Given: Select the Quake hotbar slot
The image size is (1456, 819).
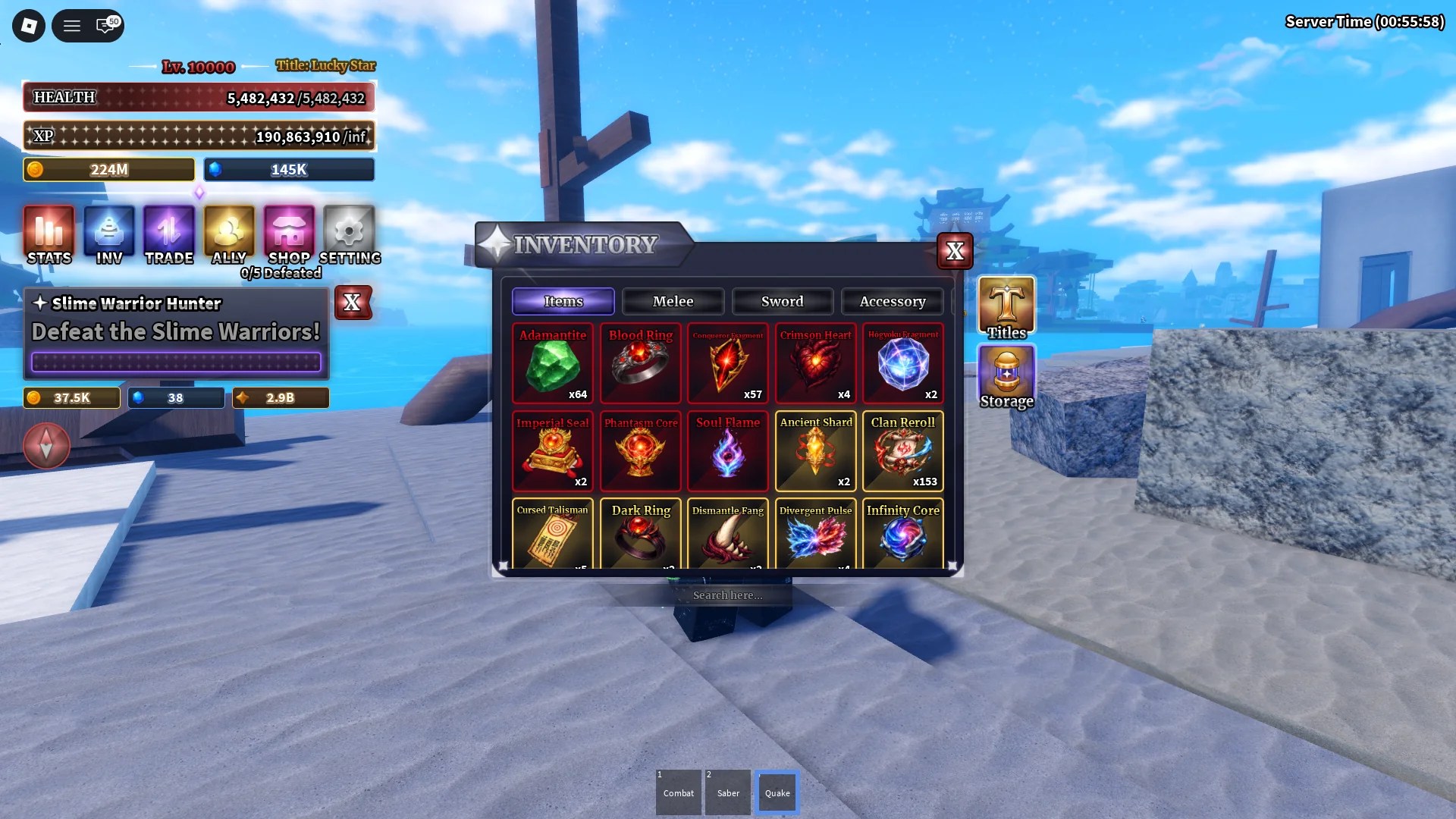Looking at the screenshot, I should pyautogui.click(x=777, y=792).
